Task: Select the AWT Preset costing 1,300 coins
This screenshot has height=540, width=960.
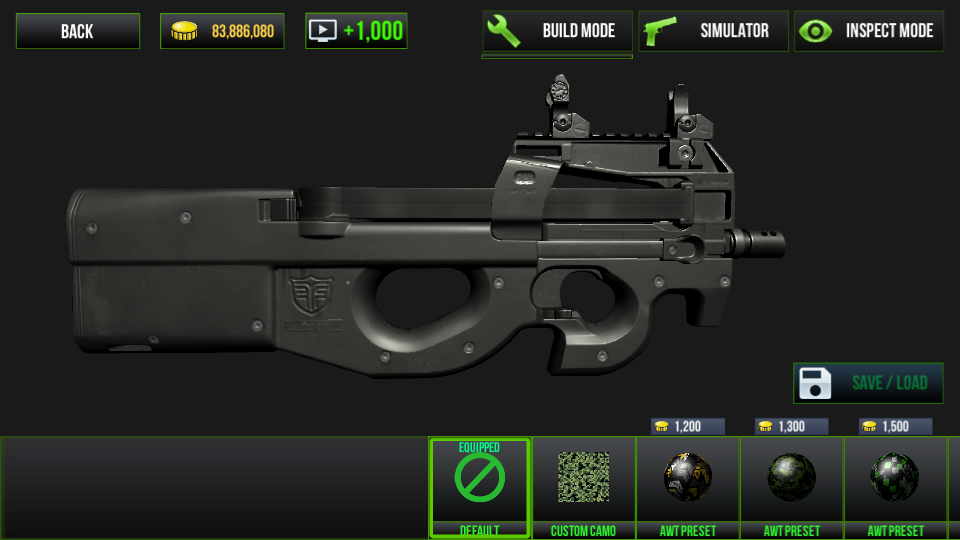Action: coord(792,487)
